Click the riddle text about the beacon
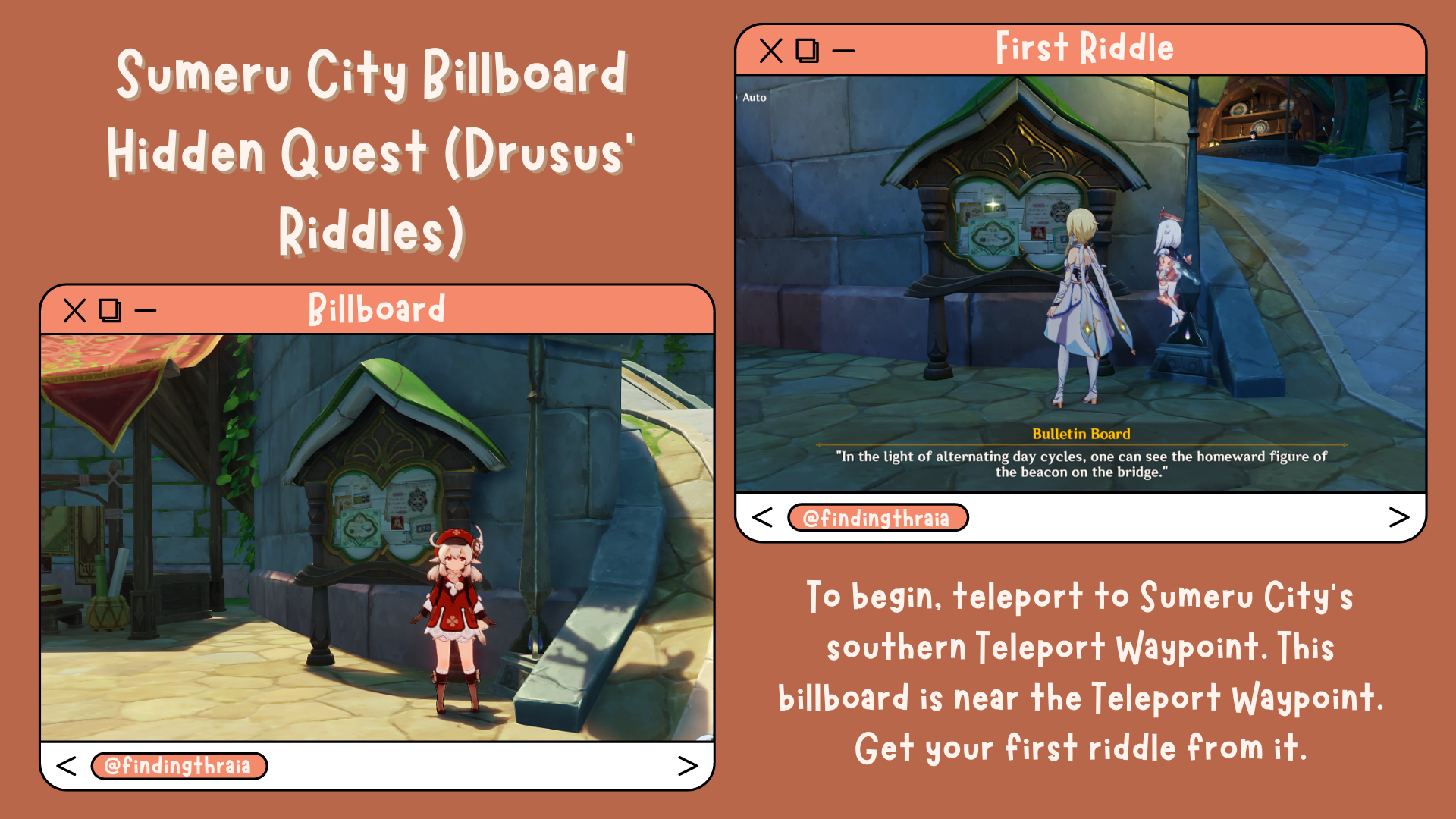Screen dimensions: 1456x819 (x=1080, y=463)
